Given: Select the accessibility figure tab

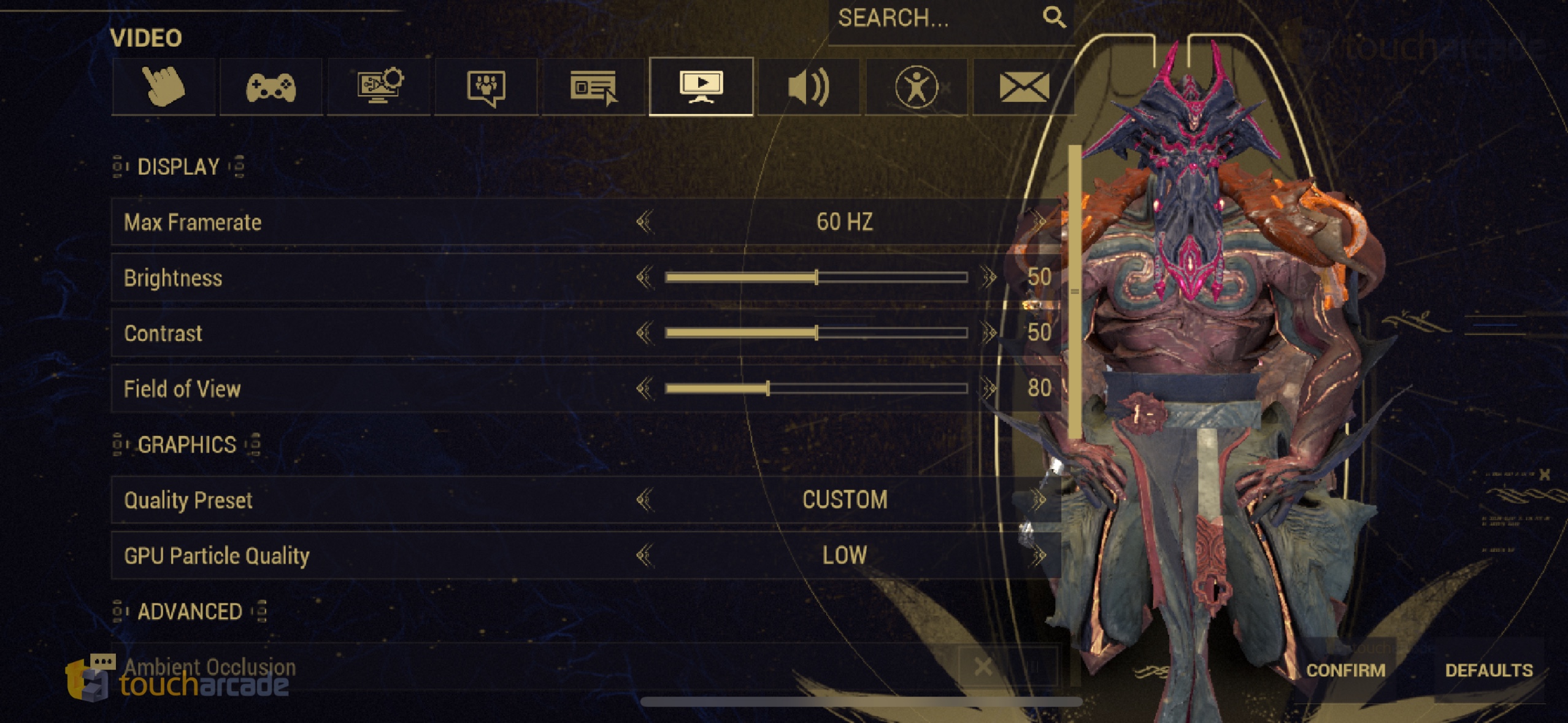Looking at the screenshot, I should 916,86.
